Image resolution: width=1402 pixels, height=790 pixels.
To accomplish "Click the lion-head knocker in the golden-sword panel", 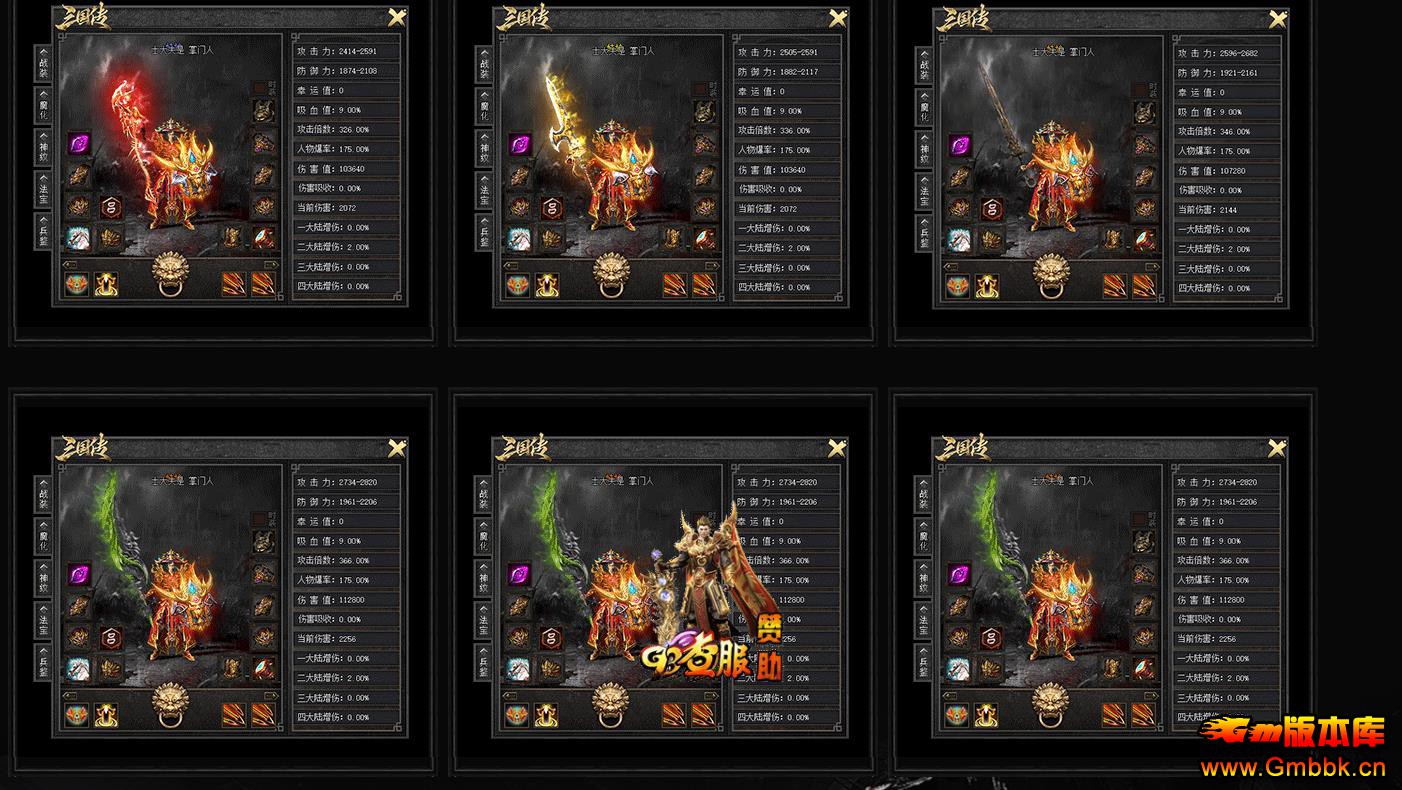I will pyautogui.click(x=611, y=274).
